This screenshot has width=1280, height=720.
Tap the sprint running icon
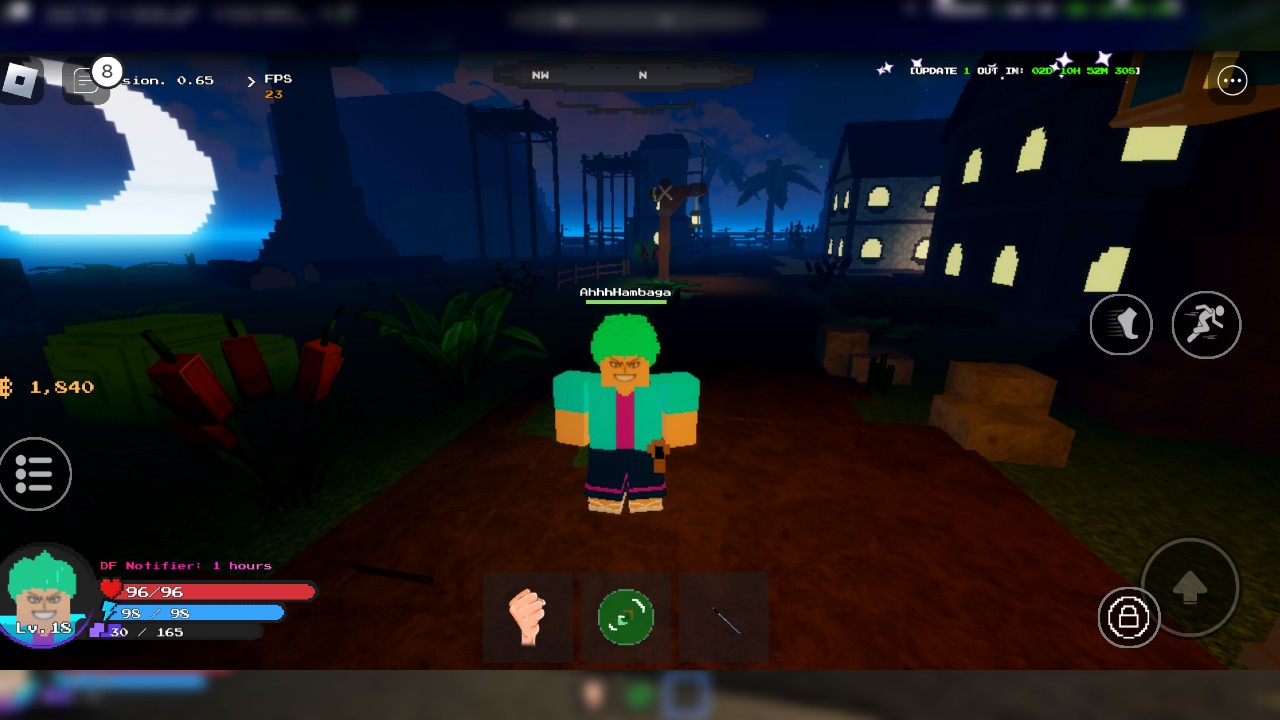click(x=1206, y=325)
